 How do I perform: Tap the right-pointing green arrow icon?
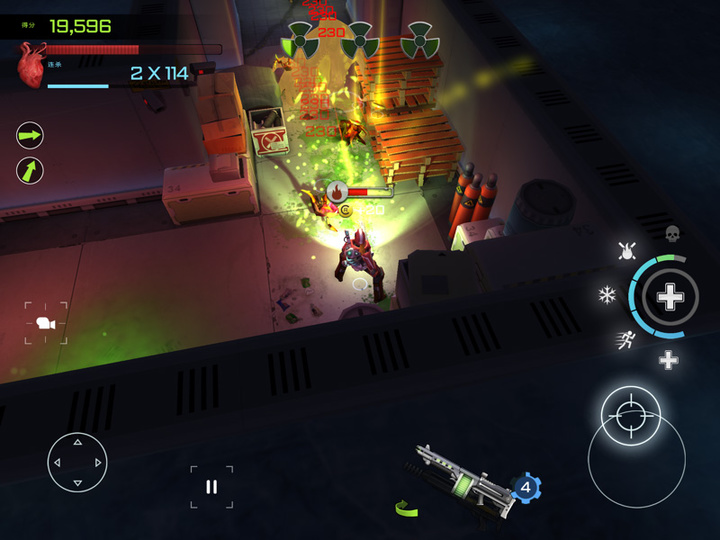coord(30,134)
